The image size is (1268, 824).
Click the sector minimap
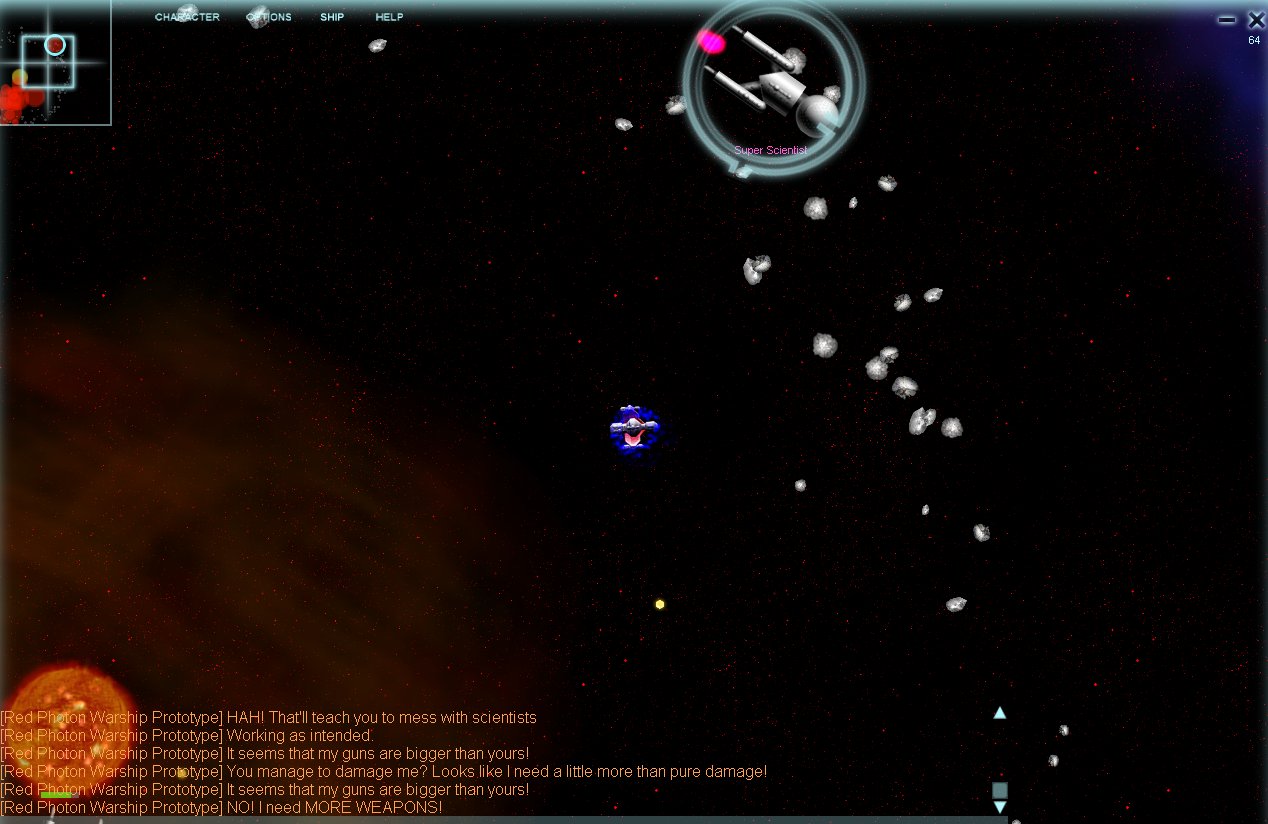[x=54, y=62]
